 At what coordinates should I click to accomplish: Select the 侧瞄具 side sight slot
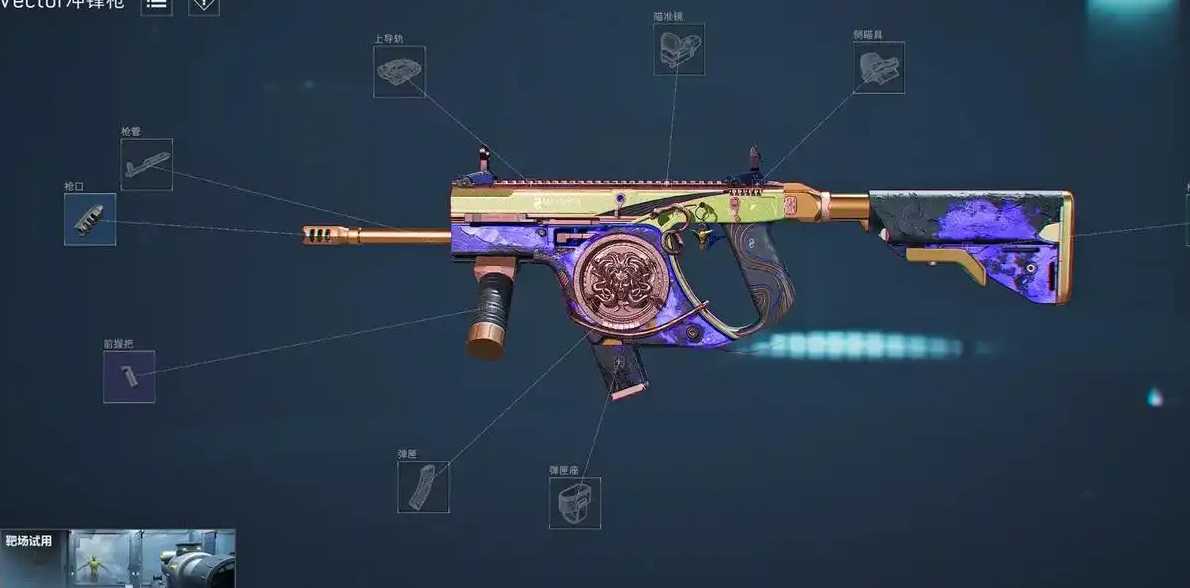[x=879, y=67]
